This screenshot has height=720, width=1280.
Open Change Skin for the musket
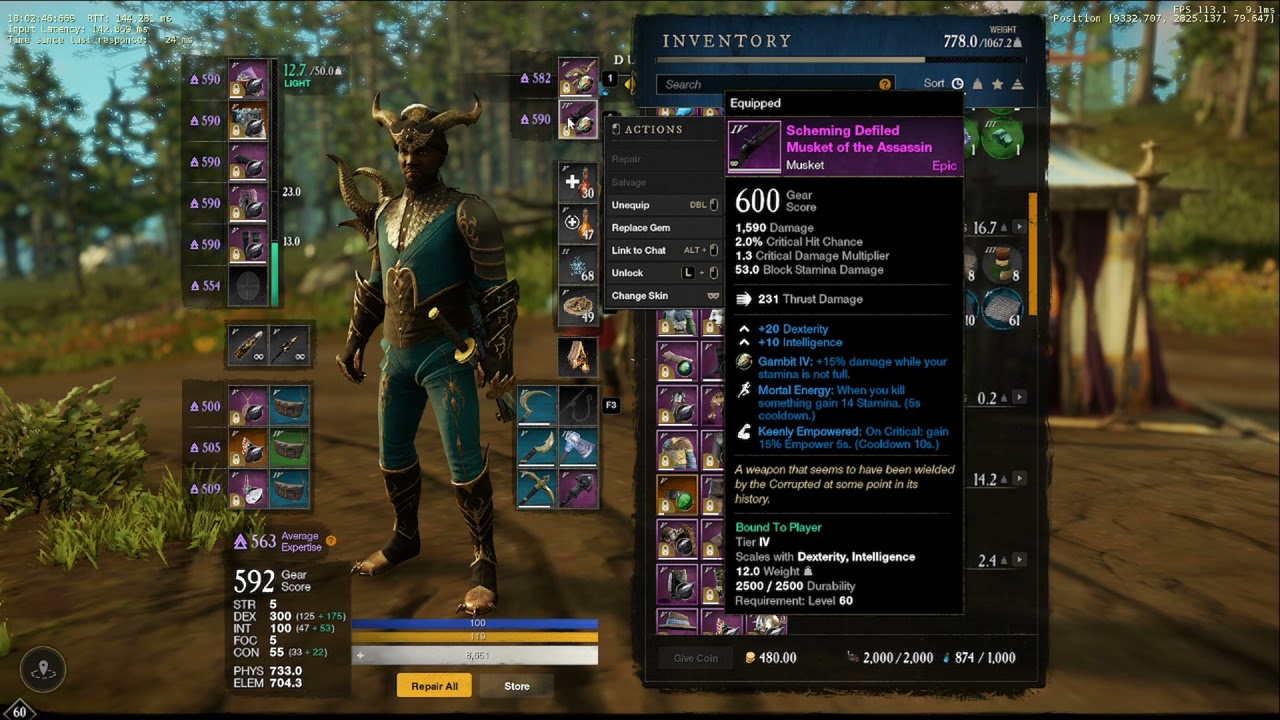640,296
